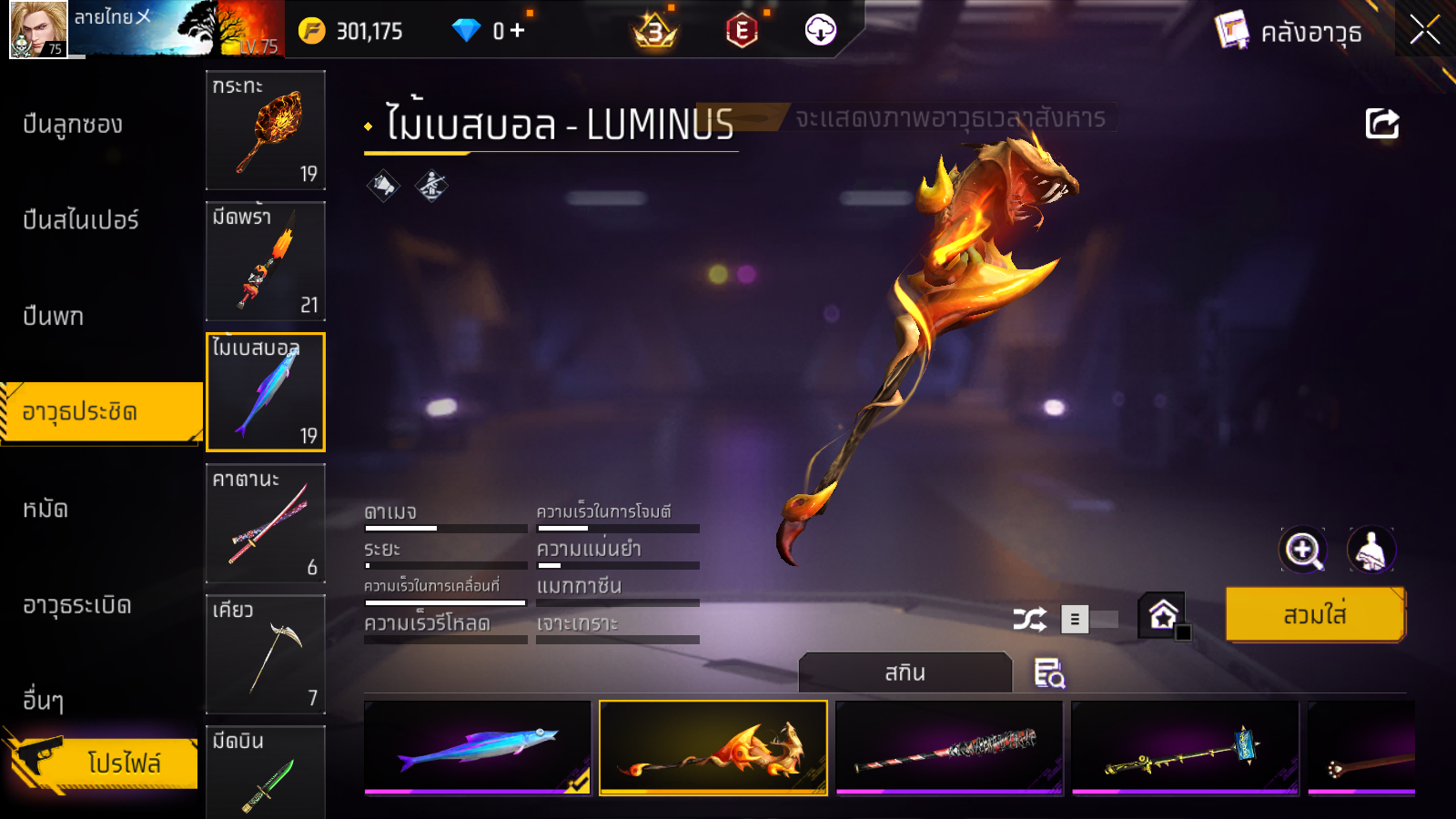Open the หมัด fist category
The width and height of the screenshot is (1456, 819).
click(45, 509)
